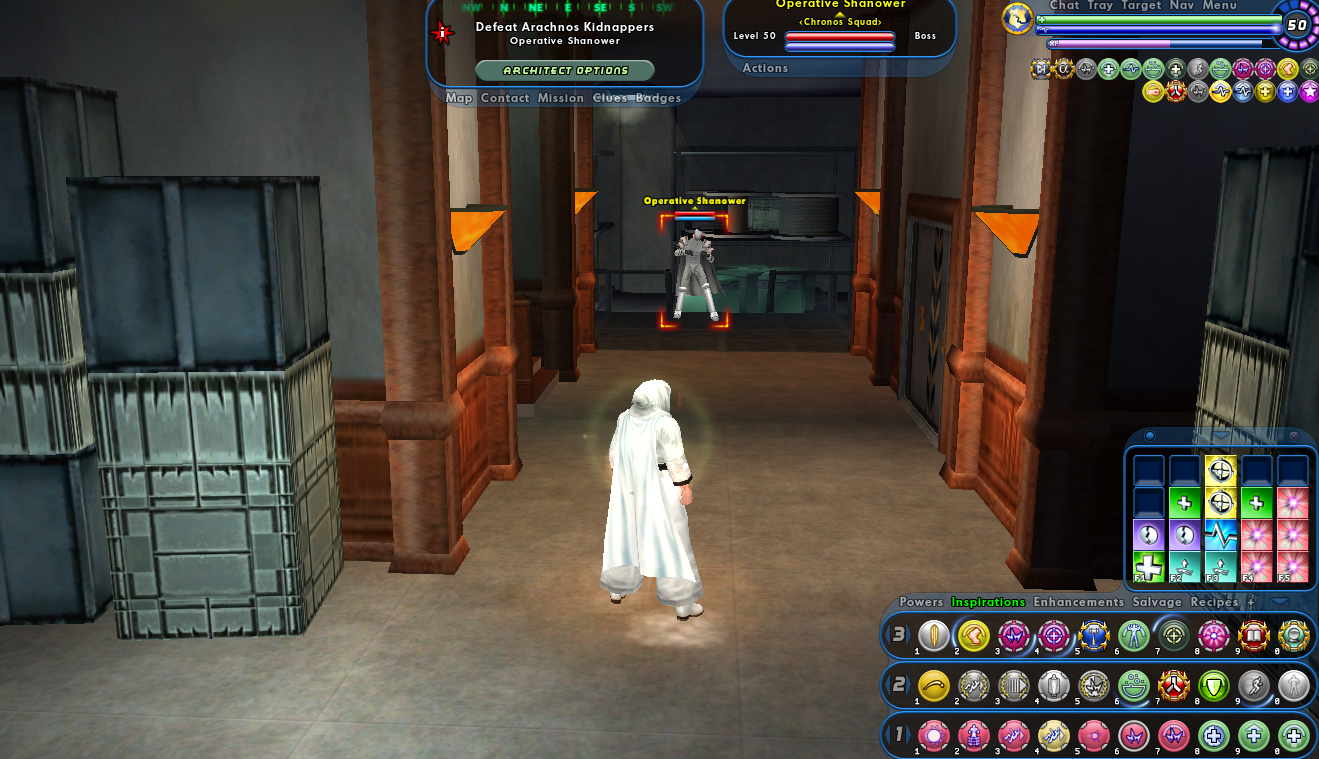1319x759 pixels.
Task: Switch to the Powers window
Action: tap(921, 602)
